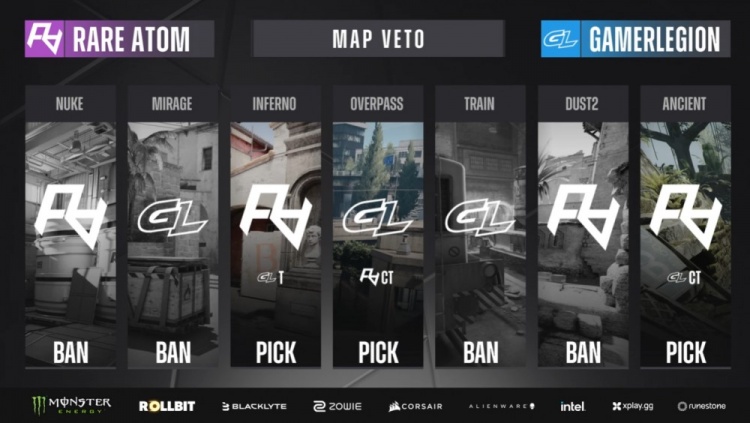Screen dimensions: 750x423
Task: Click the Intel sponsor logo
Action: click(573, 405)
